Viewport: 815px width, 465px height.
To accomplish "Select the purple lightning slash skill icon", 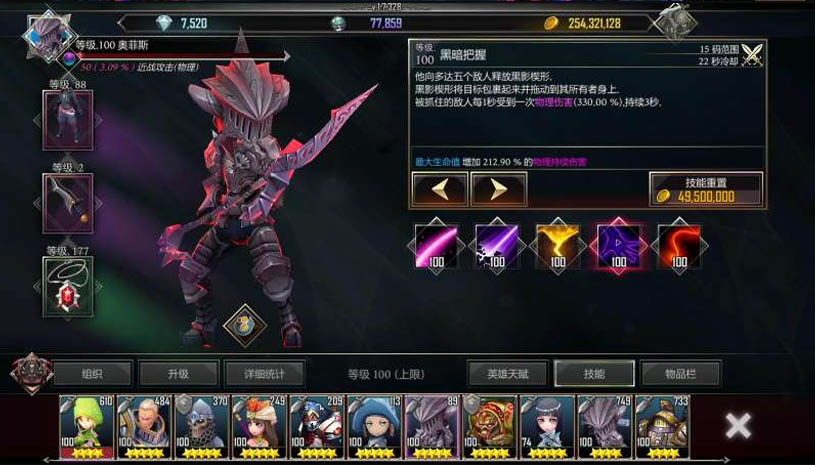I will pos(496,245).
